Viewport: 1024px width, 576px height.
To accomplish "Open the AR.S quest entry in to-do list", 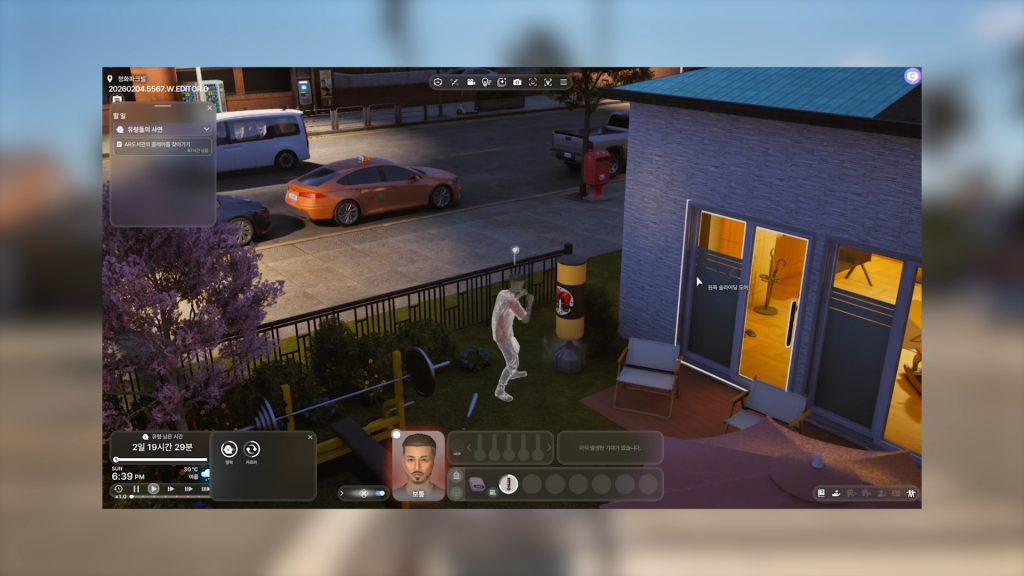I will 162,146.
